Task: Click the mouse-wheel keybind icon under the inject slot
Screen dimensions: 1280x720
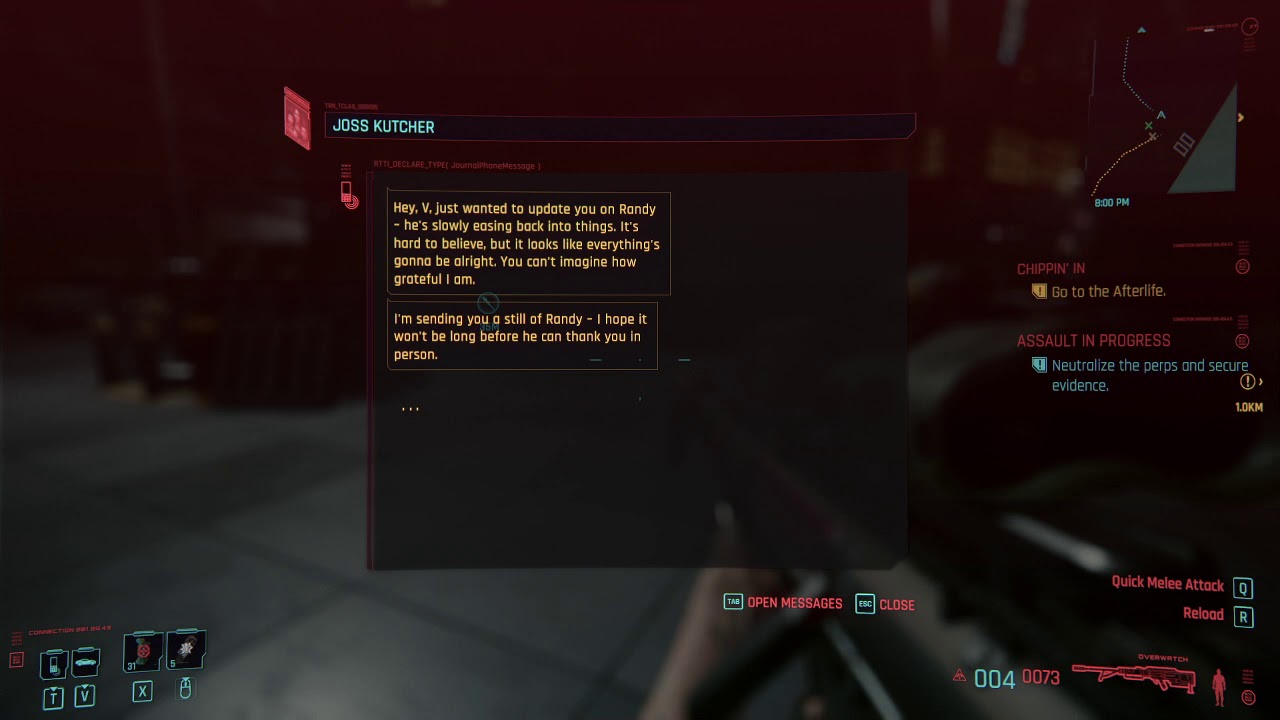Action: click(x=184, y=690)
